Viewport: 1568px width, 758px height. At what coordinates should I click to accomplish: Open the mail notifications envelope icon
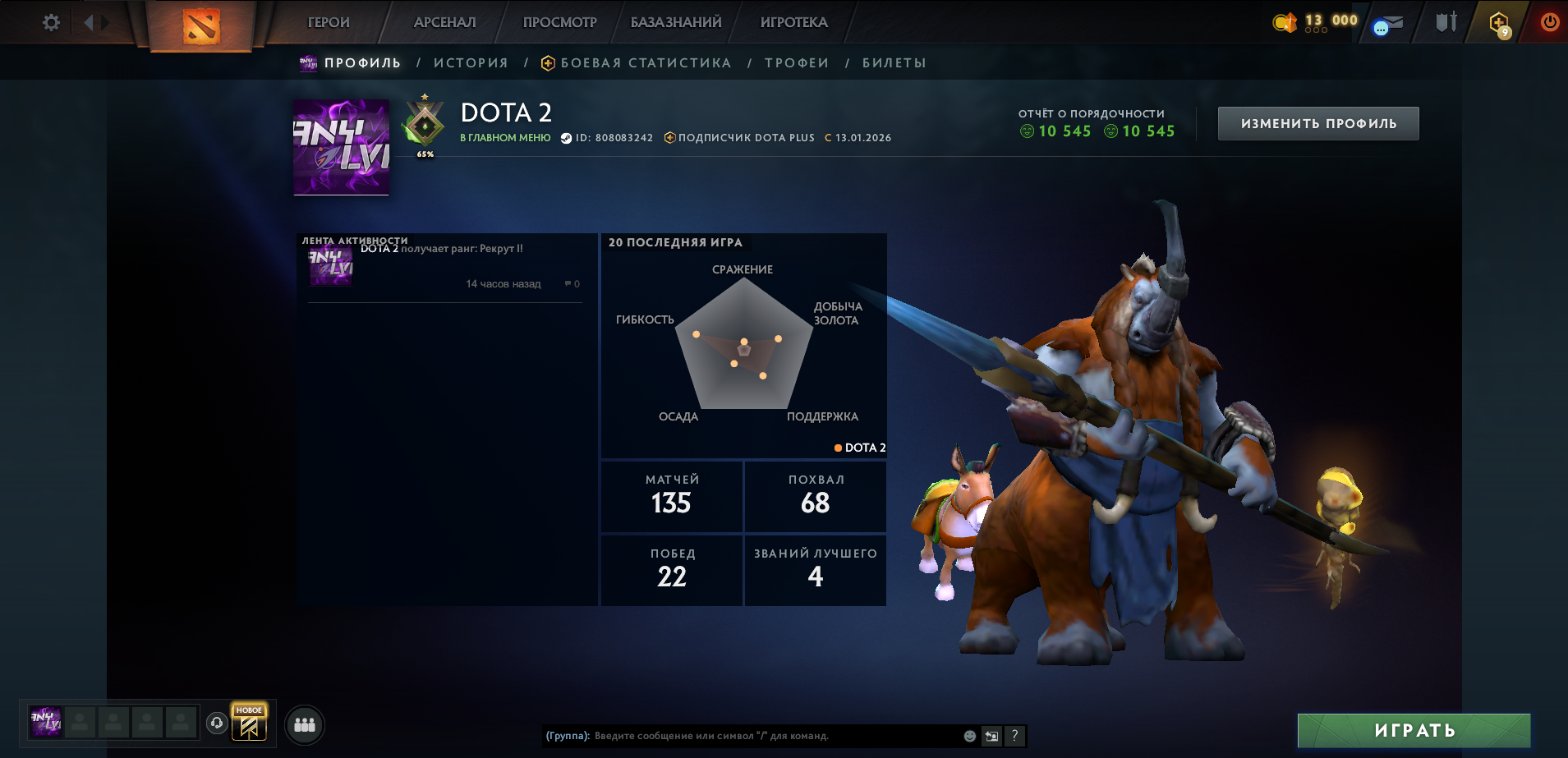click(1394, 21)
